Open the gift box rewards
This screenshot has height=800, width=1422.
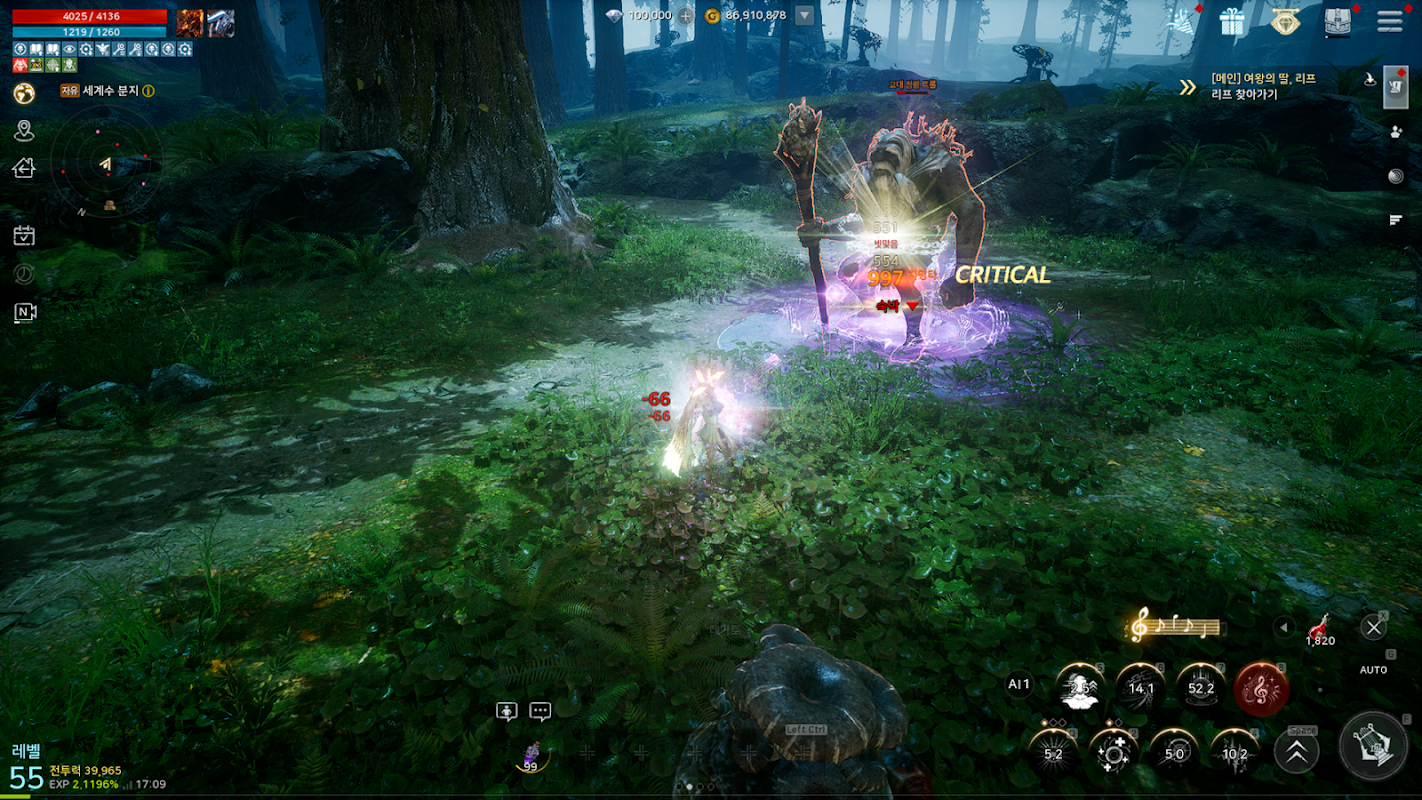1231,21
